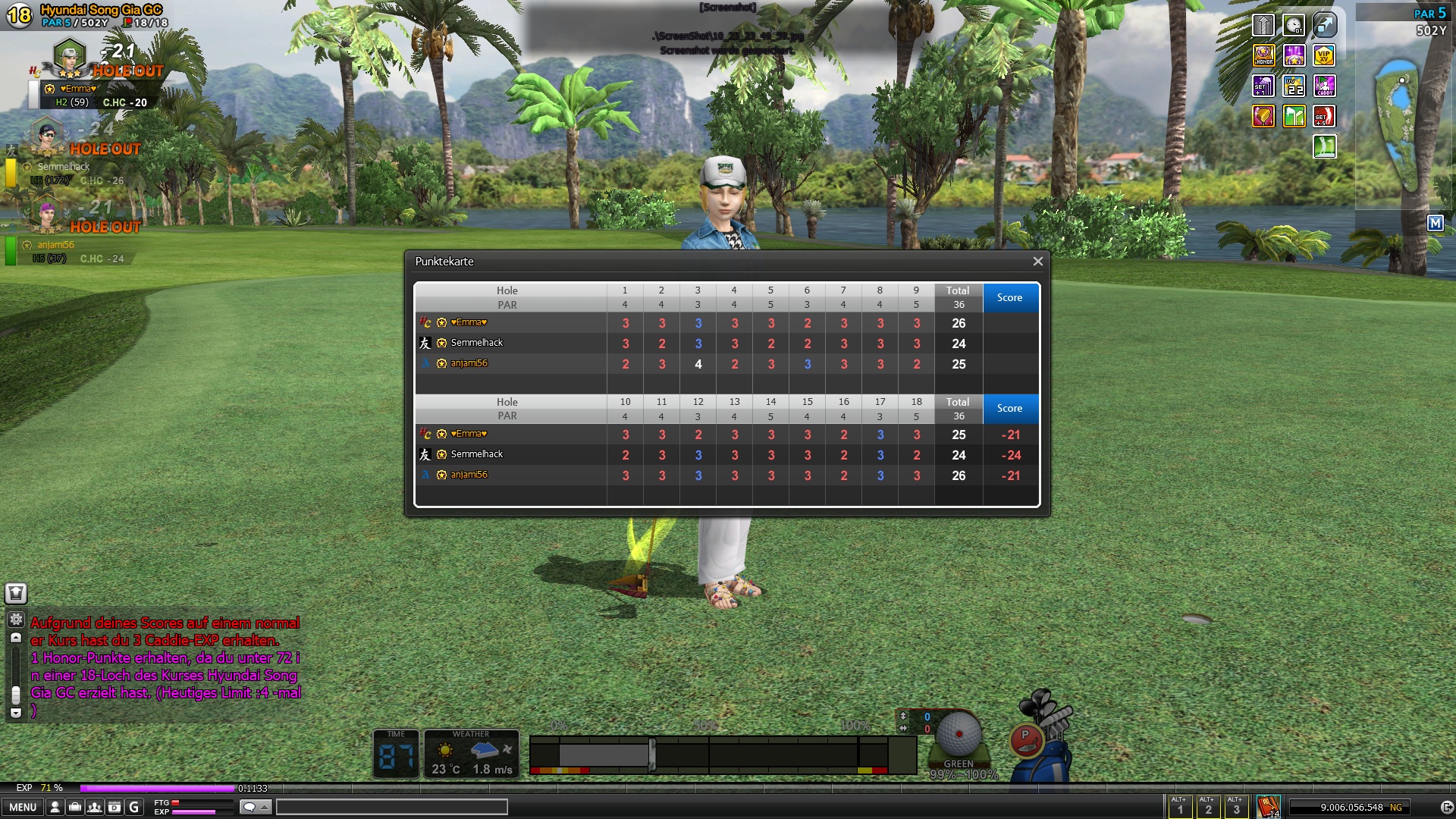Screen dimensions: 1456x819
Task: Expand the chat speech bubble selector
Action: tap(255, 807)
